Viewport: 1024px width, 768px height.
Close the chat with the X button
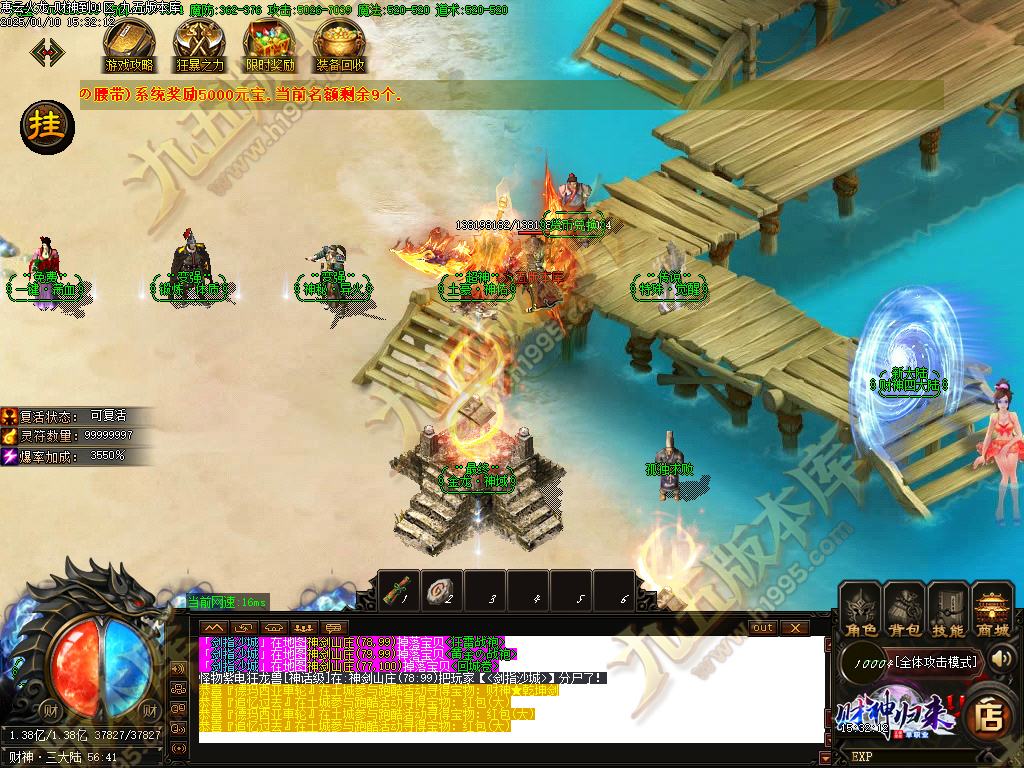coord(794,627)
